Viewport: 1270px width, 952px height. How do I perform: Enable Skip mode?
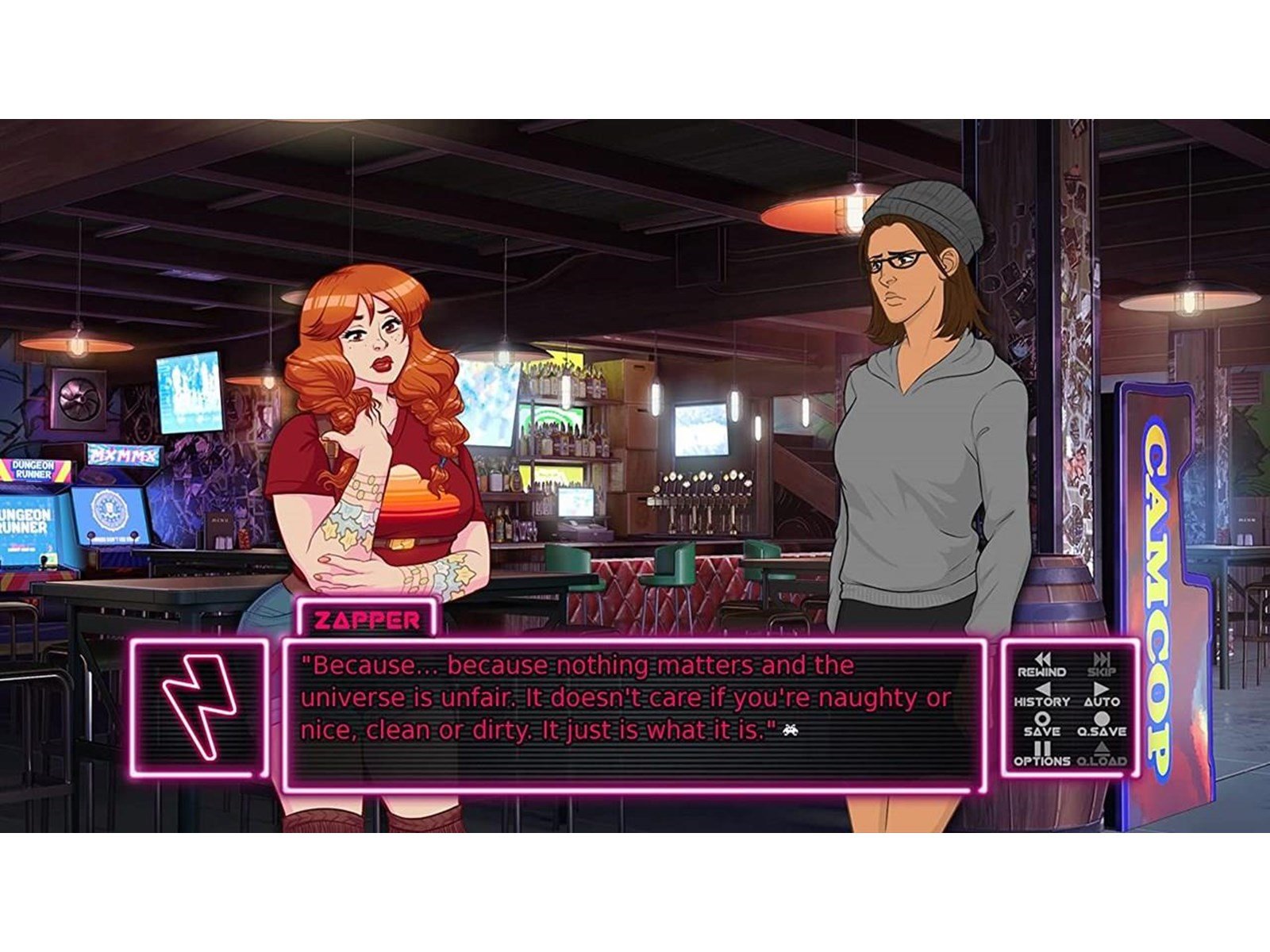coord(1102,658)
